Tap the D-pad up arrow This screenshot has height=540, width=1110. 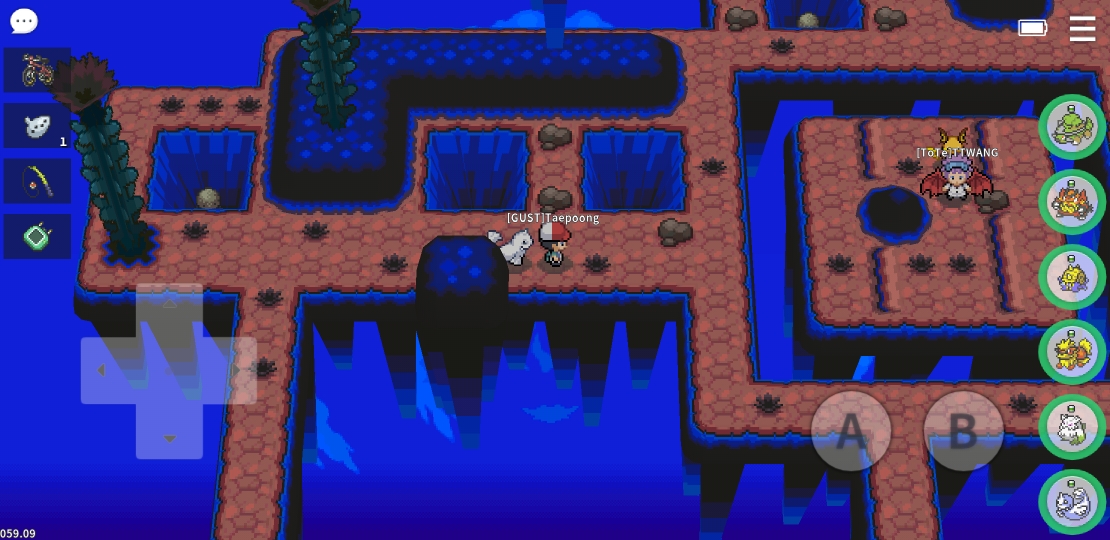169,303
